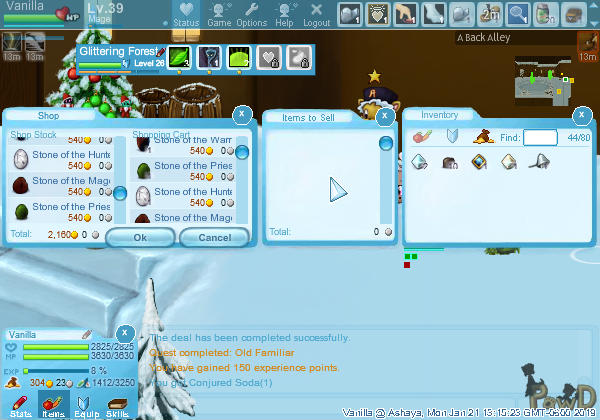Switch to the Items tab
600x420 pixels.
tap(52, 404)
